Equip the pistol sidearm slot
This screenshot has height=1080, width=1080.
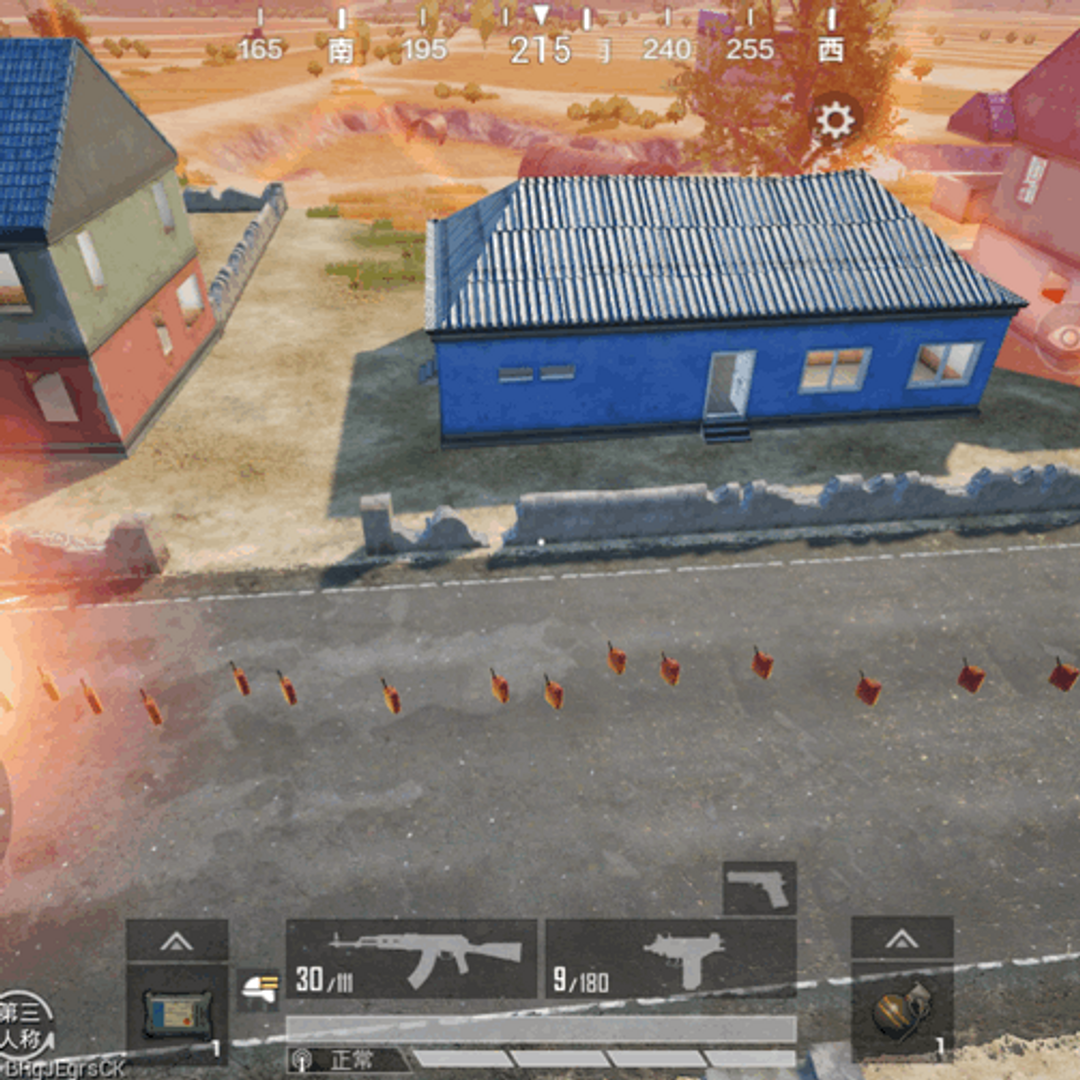coord(759,888)
